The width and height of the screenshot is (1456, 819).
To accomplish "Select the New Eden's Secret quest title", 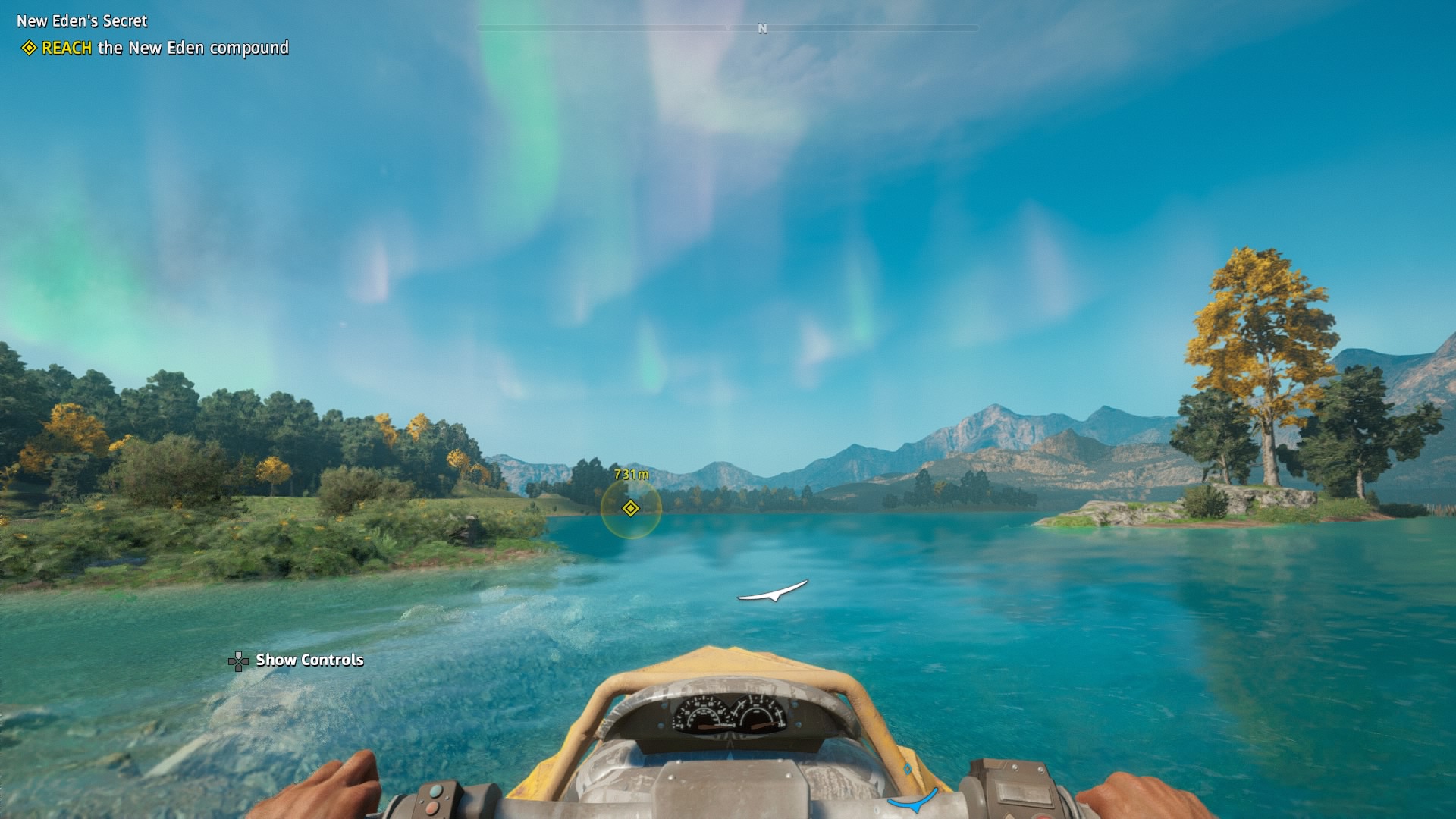I will pos(82,21).
